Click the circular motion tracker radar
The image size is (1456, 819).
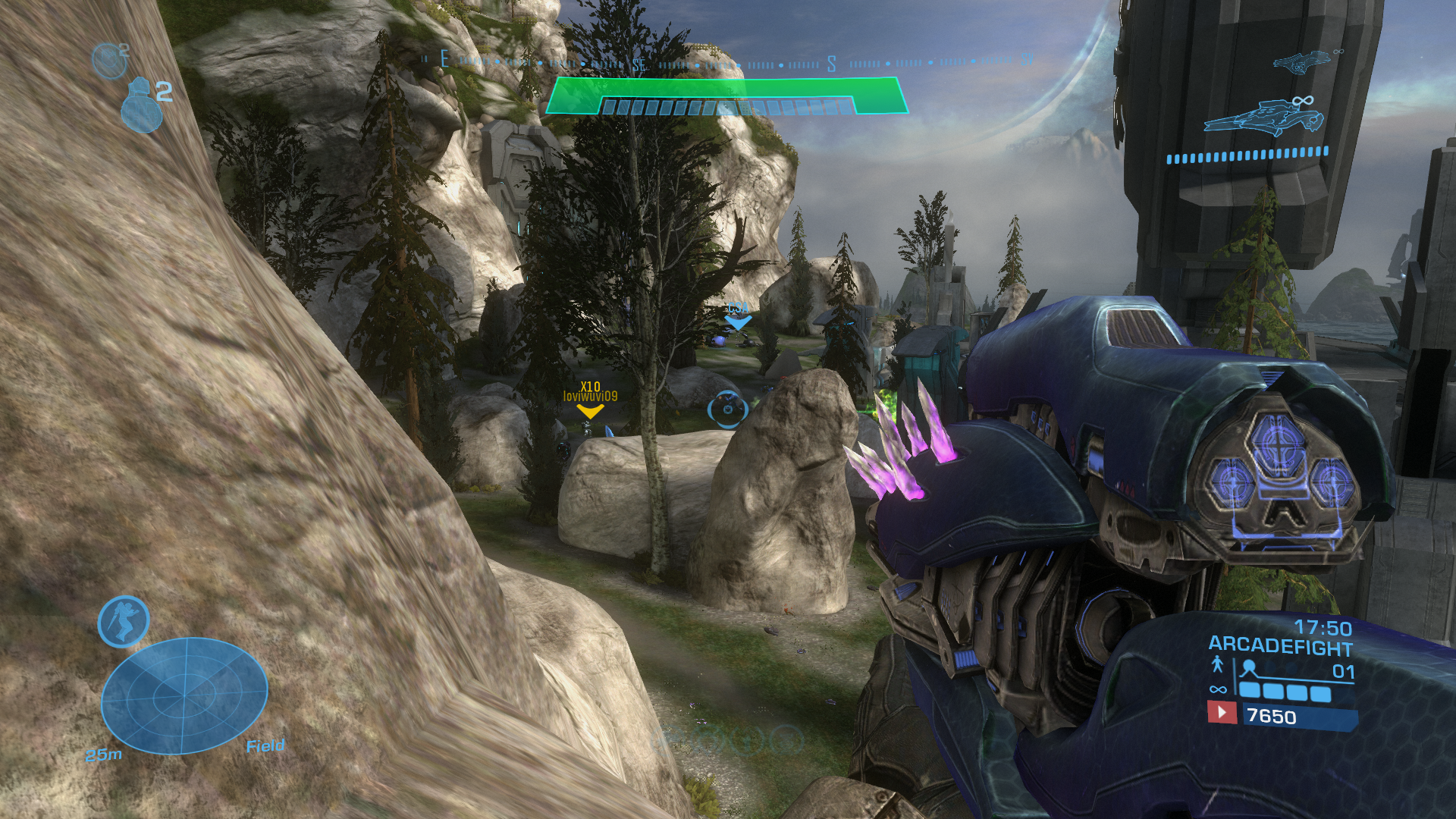click(x=184, y=695)
